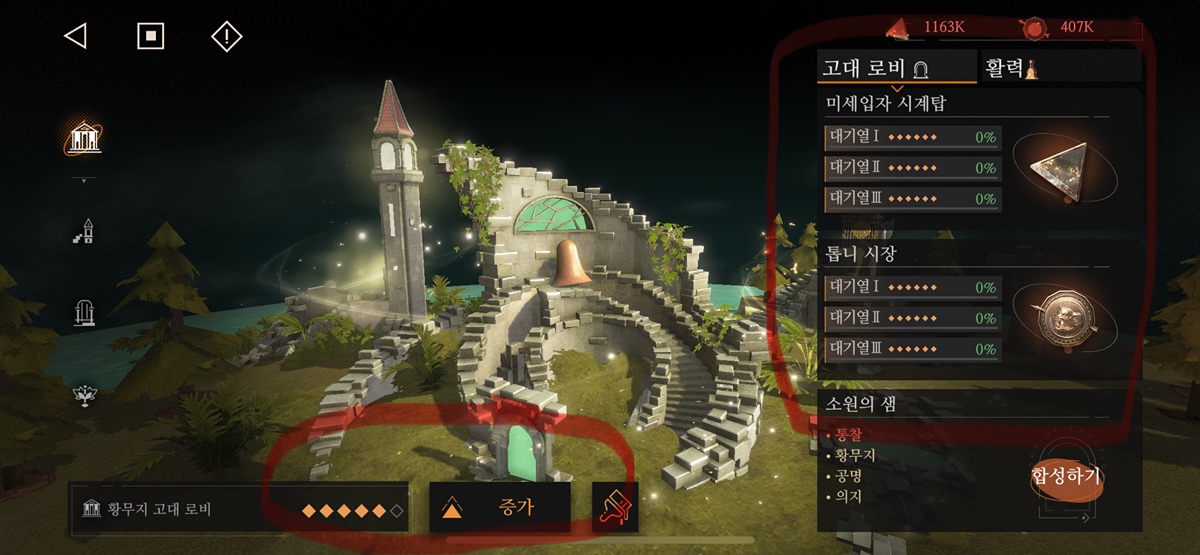
Task: Select 대기열 III under 미세입자 시계탑
Action: (x=912, y=199)
